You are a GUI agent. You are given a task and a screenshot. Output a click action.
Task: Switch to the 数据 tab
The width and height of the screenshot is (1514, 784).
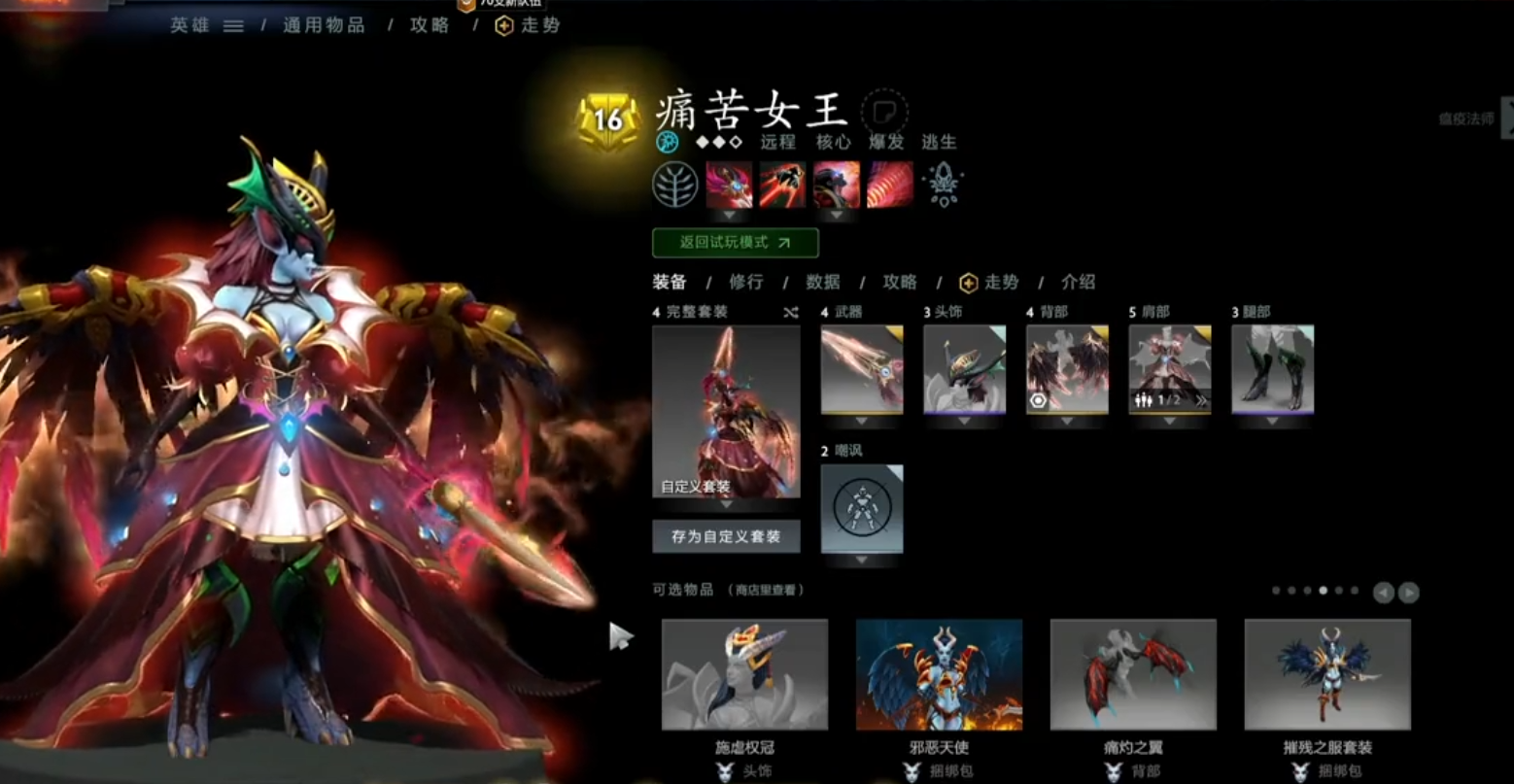(x=822, y=282)
